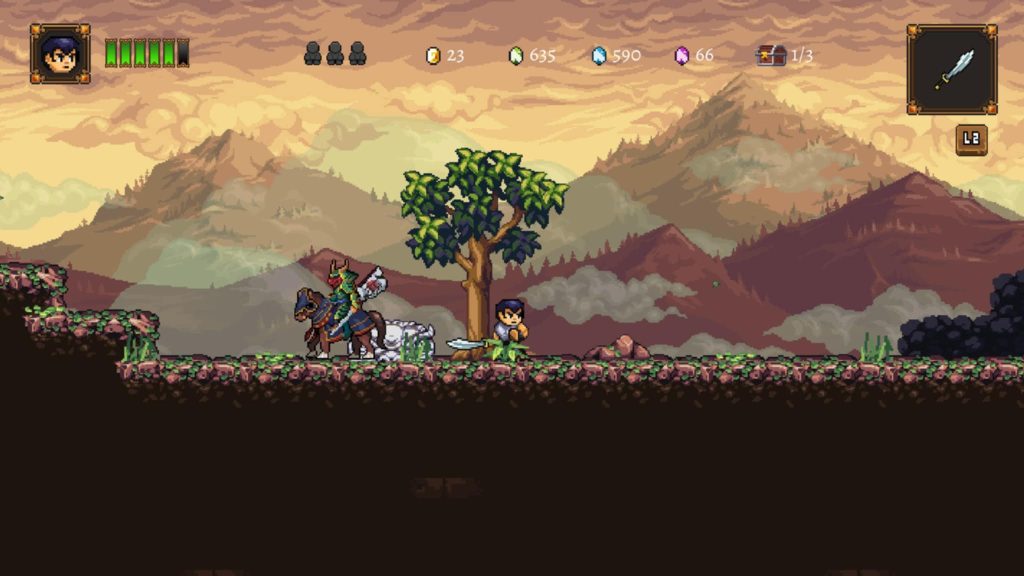Screen dimensions: 1024x576
Task: Click the treasure chest counter icon
Action: [771, 56]
